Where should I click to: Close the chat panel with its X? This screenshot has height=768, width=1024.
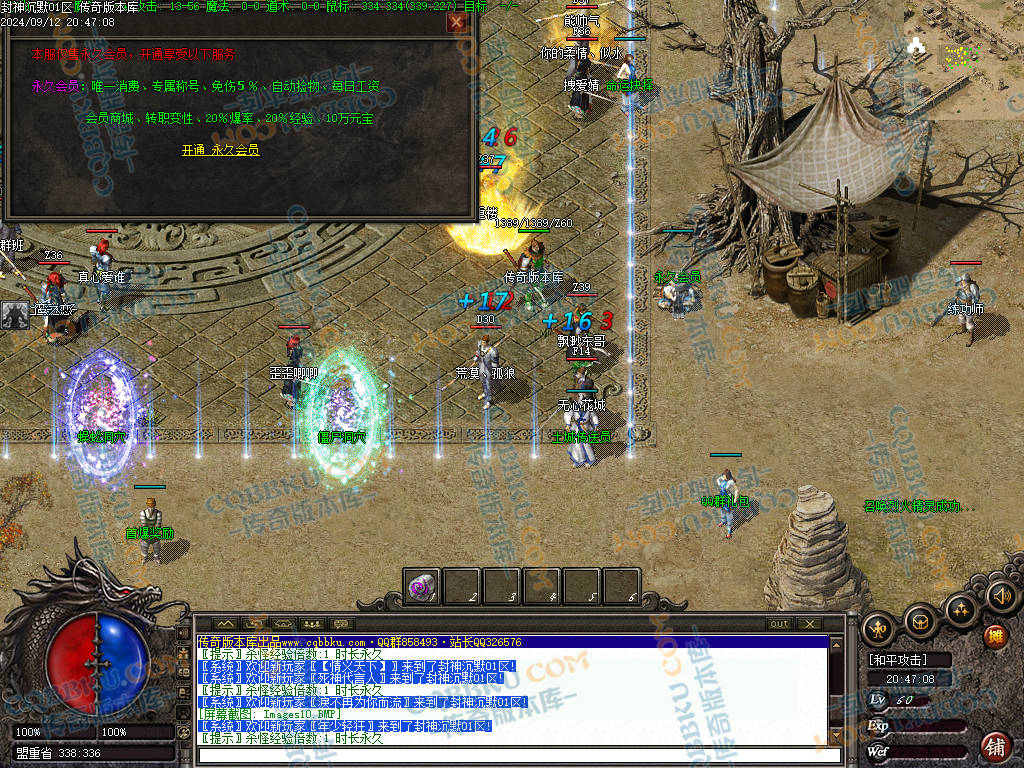[x=809, y=624]
